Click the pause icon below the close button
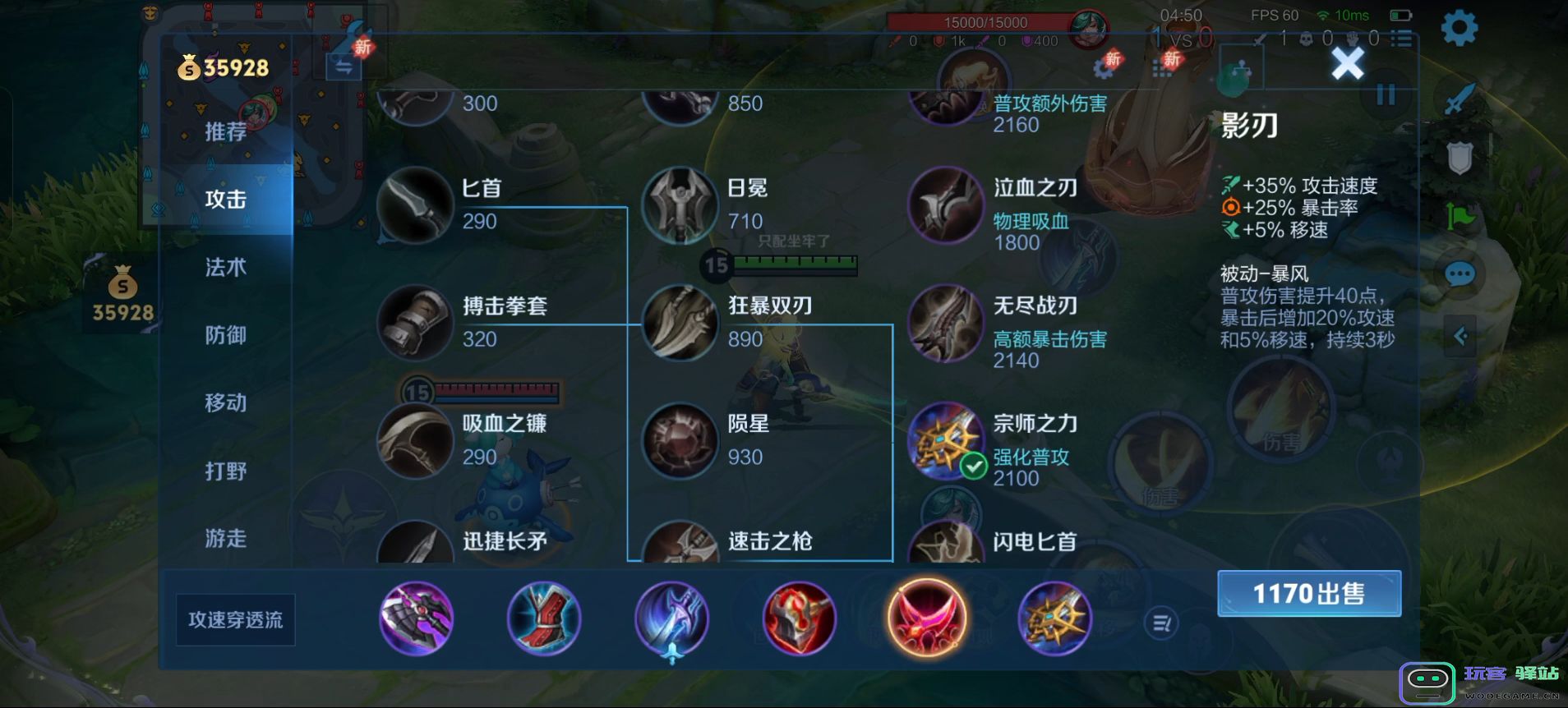The image size is (1568, 708). coord(1386,95)
